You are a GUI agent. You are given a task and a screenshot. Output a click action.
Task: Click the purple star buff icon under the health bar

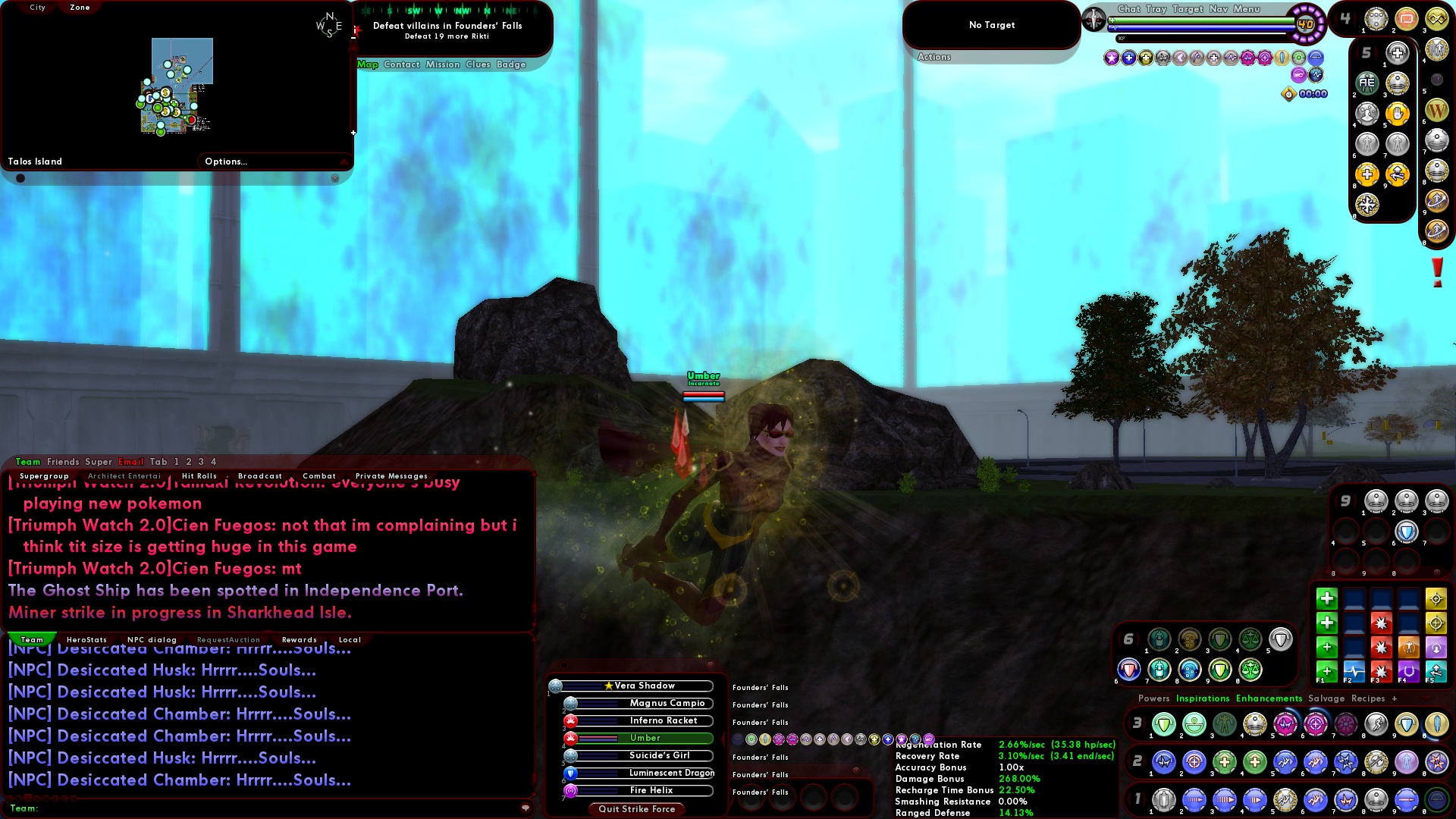pos(1110,58)
